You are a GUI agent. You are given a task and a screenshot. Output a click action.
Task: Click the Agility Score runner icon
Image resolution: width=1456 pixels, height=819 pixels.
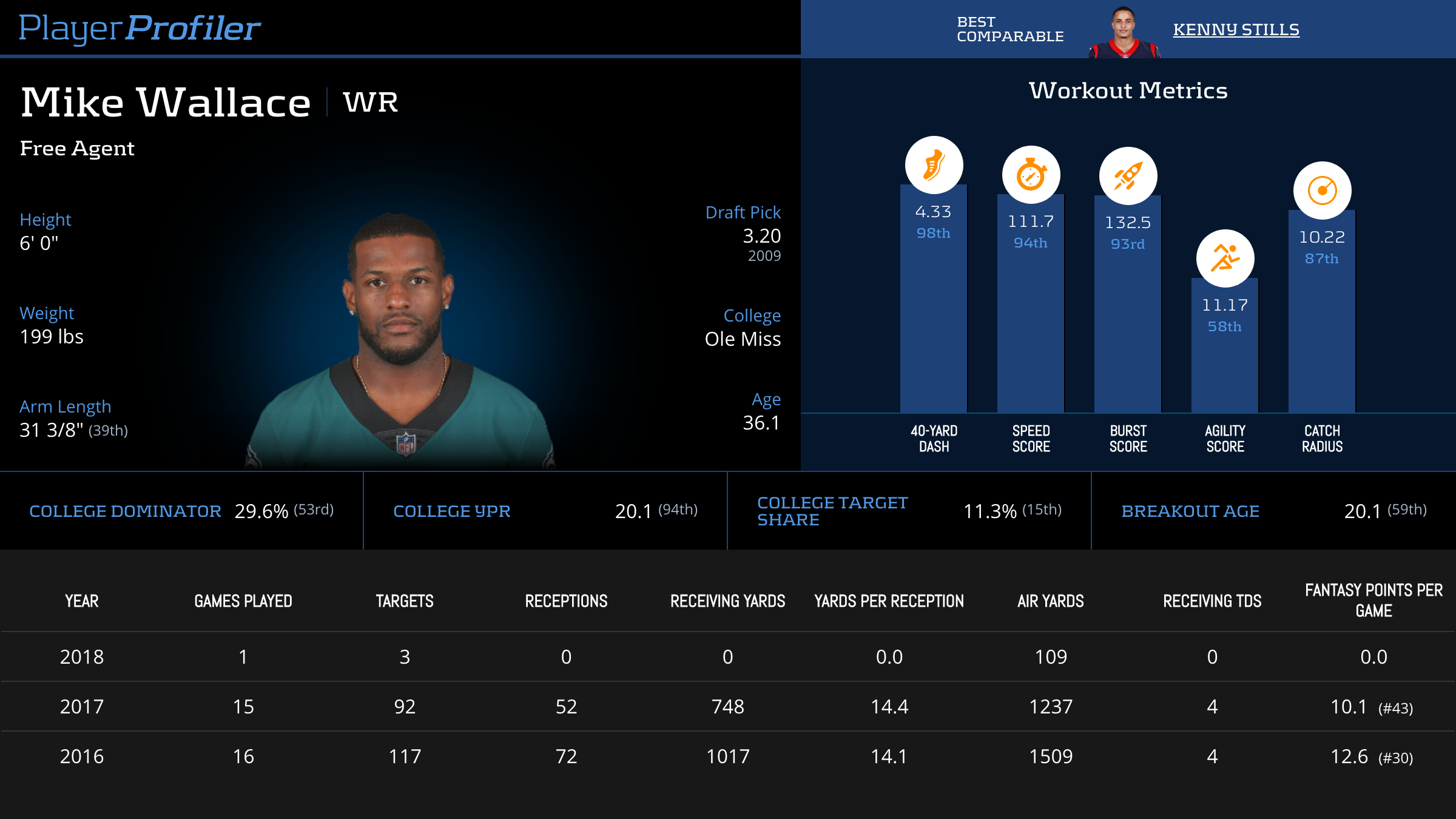1225,258
